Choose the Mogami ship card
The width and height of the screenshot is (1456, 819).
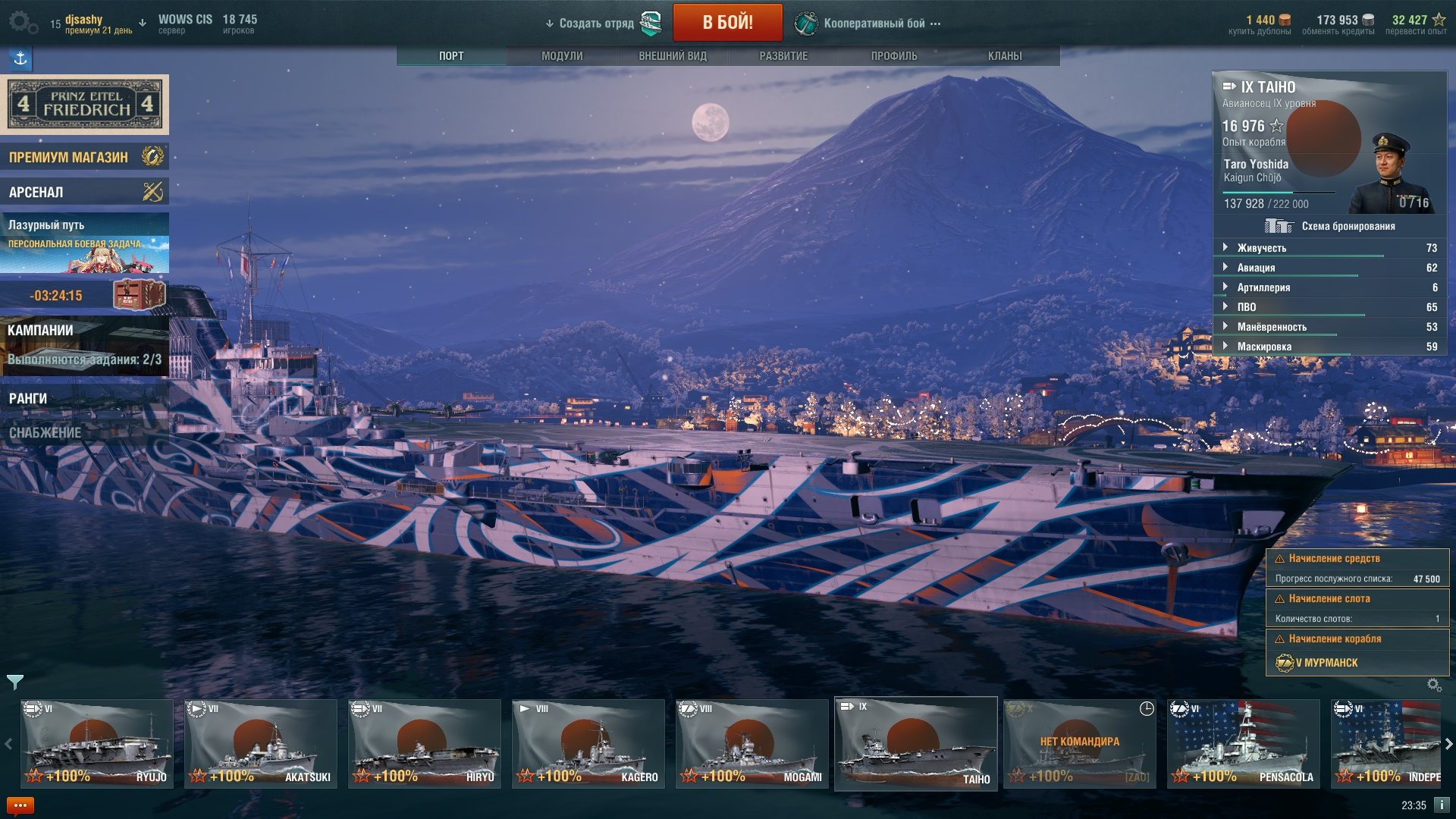[x=752, y=743]
